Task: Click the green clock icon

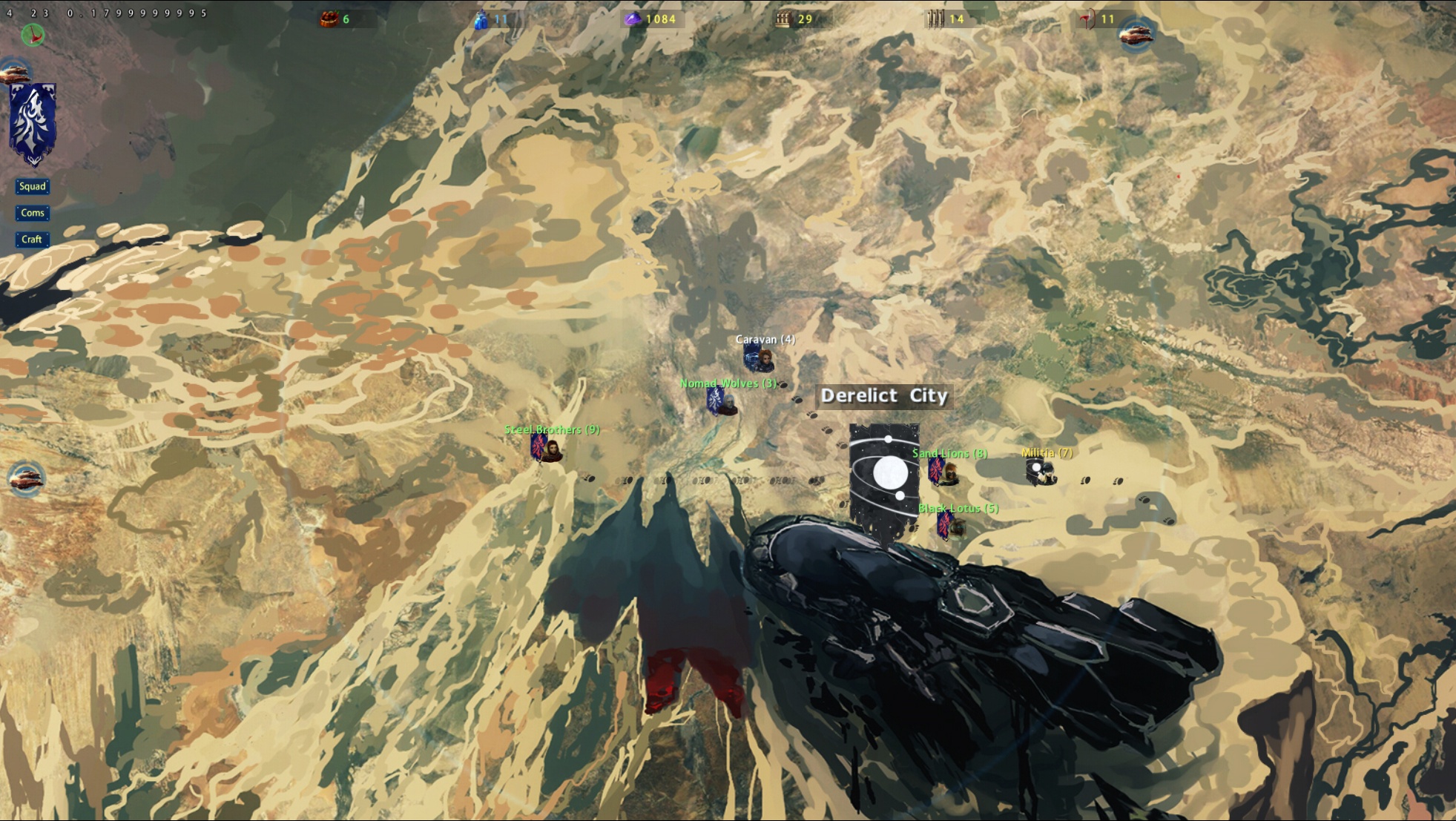Action: pos(33,34)
